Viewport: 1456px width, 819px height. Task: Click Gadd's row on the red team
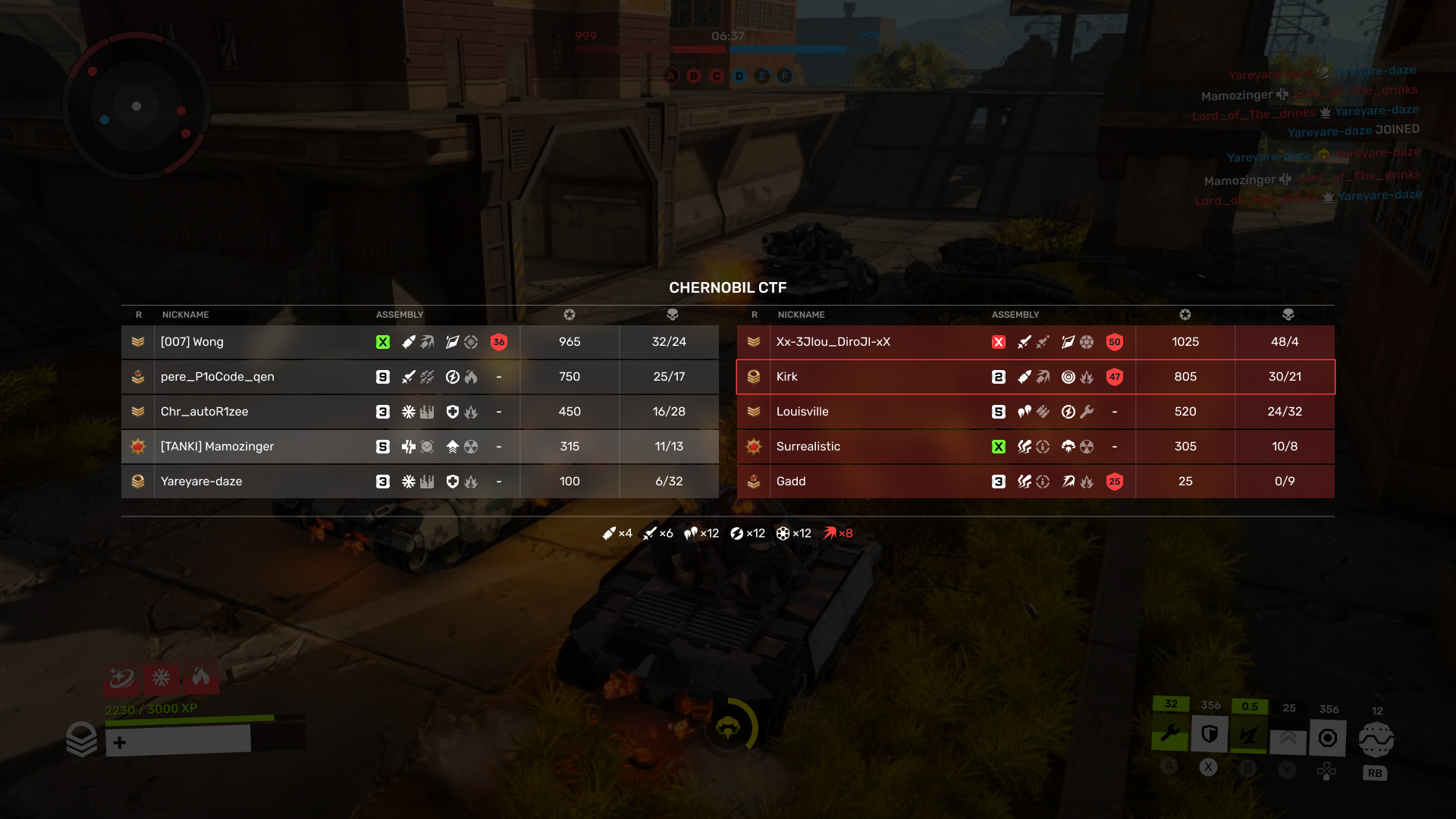[x=1035, y=482]
